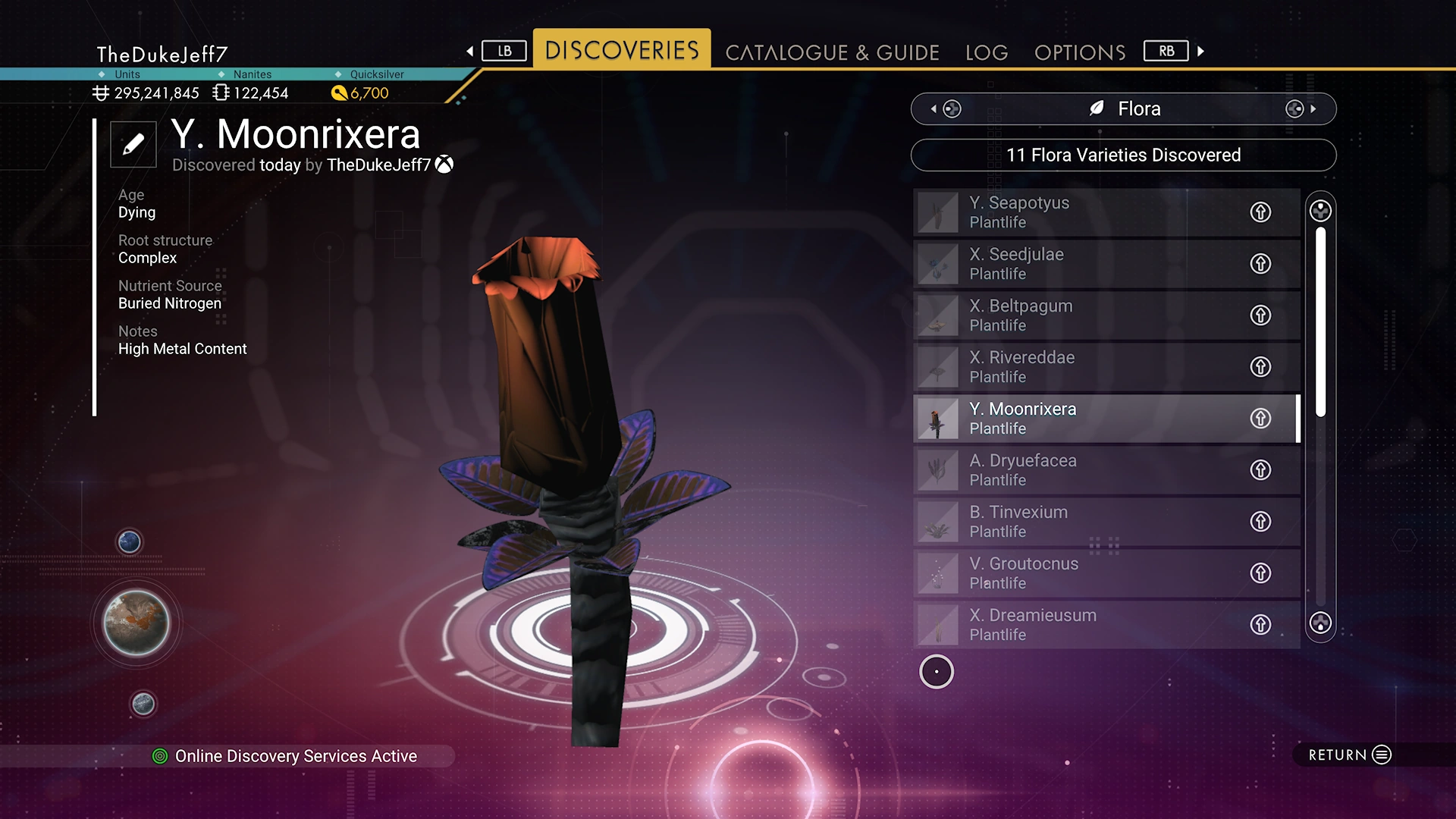Select Y. Seapotyus in the flora list
The image size is (1456, 819).
[1077, 212]
